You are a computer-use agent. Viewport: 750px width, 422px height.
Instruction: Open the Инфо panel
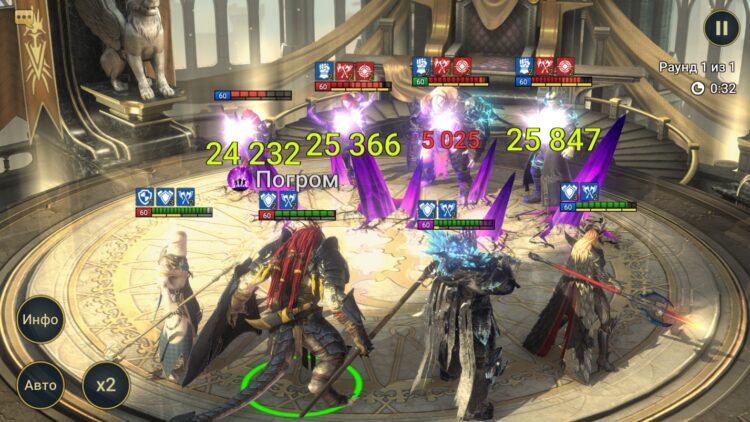40,320
